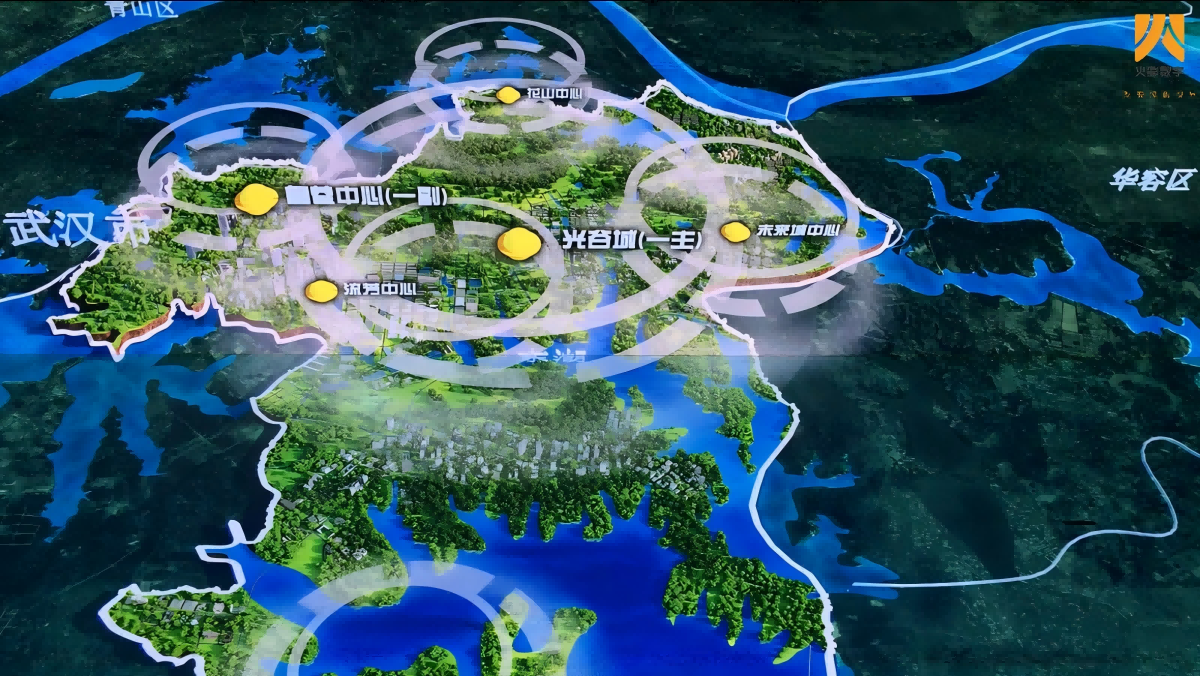Select the 光谷城(一主) yellow map marker
Viewport: 1200px width, 676px height.
pos(519,243)
